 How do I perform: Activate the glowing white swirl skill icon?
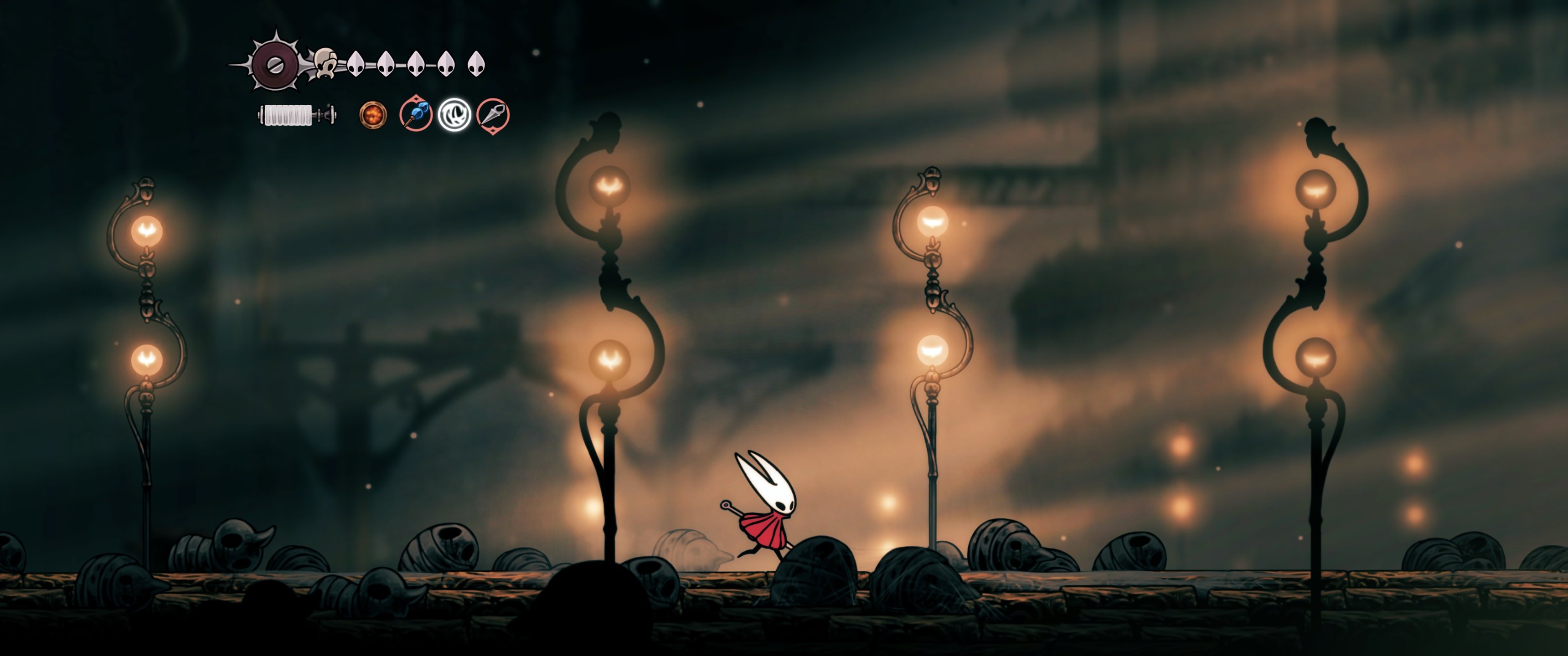pos(454,115)
